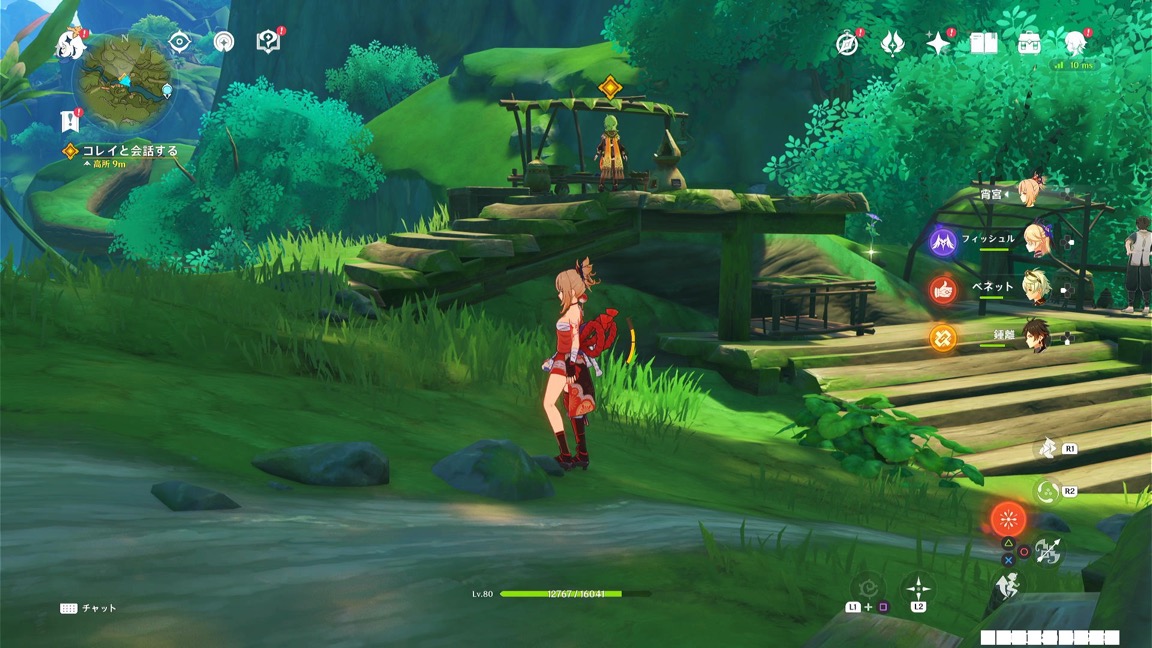Open the inventory backpack icon
The width and height of the screenshot is (1152, 648).
1029,43
